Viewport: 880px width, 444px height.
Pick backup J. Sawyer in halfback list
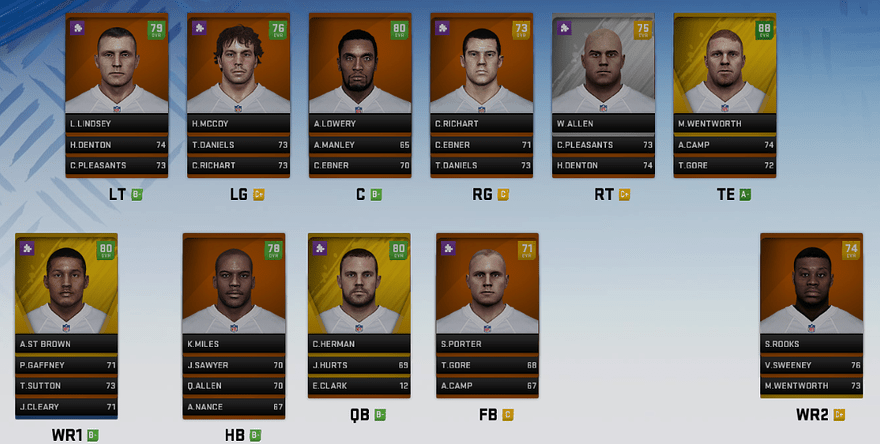coord(234,366)
